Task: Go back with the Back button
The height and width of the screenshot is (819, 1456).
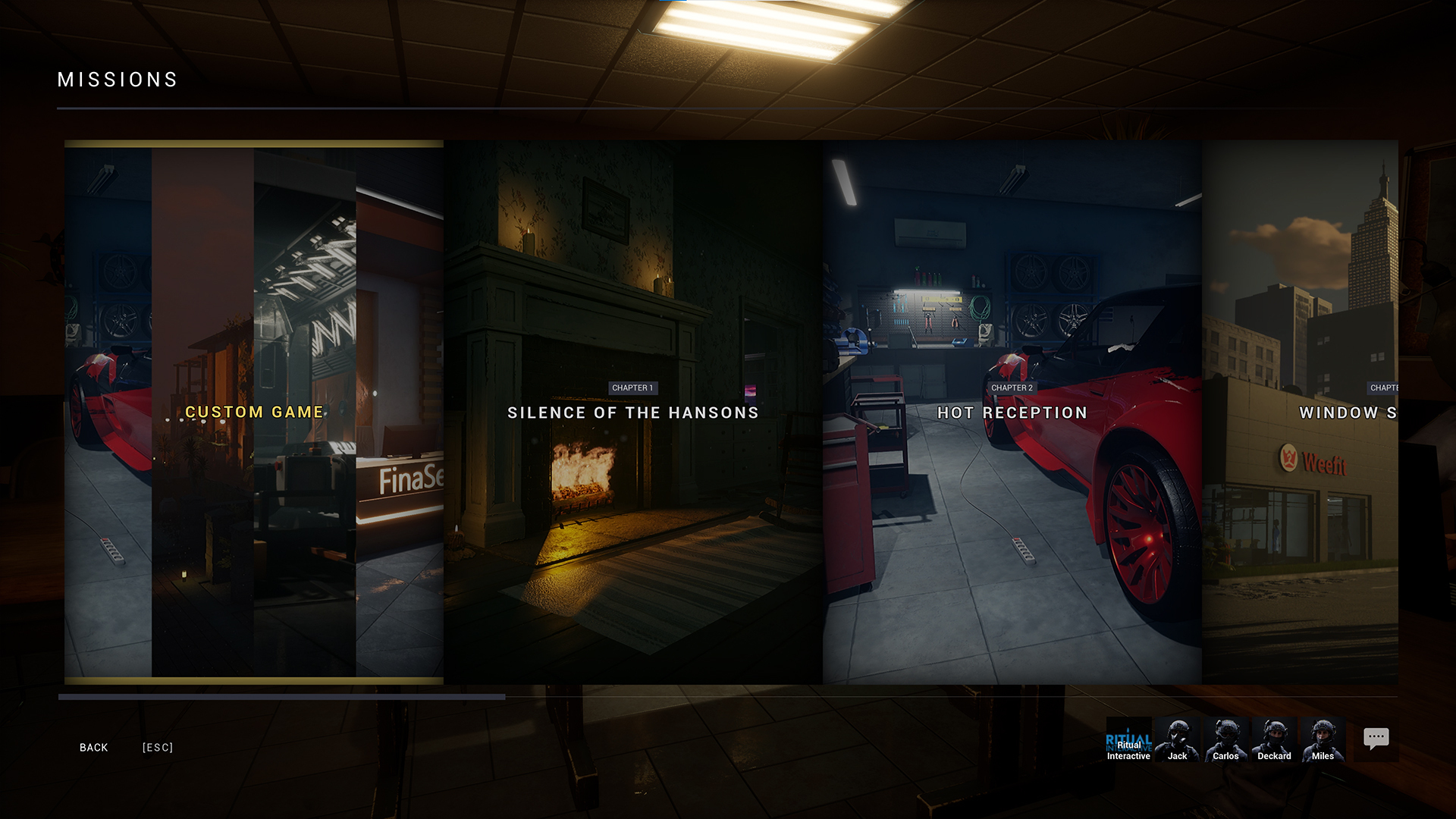Action: coord(94,748)
